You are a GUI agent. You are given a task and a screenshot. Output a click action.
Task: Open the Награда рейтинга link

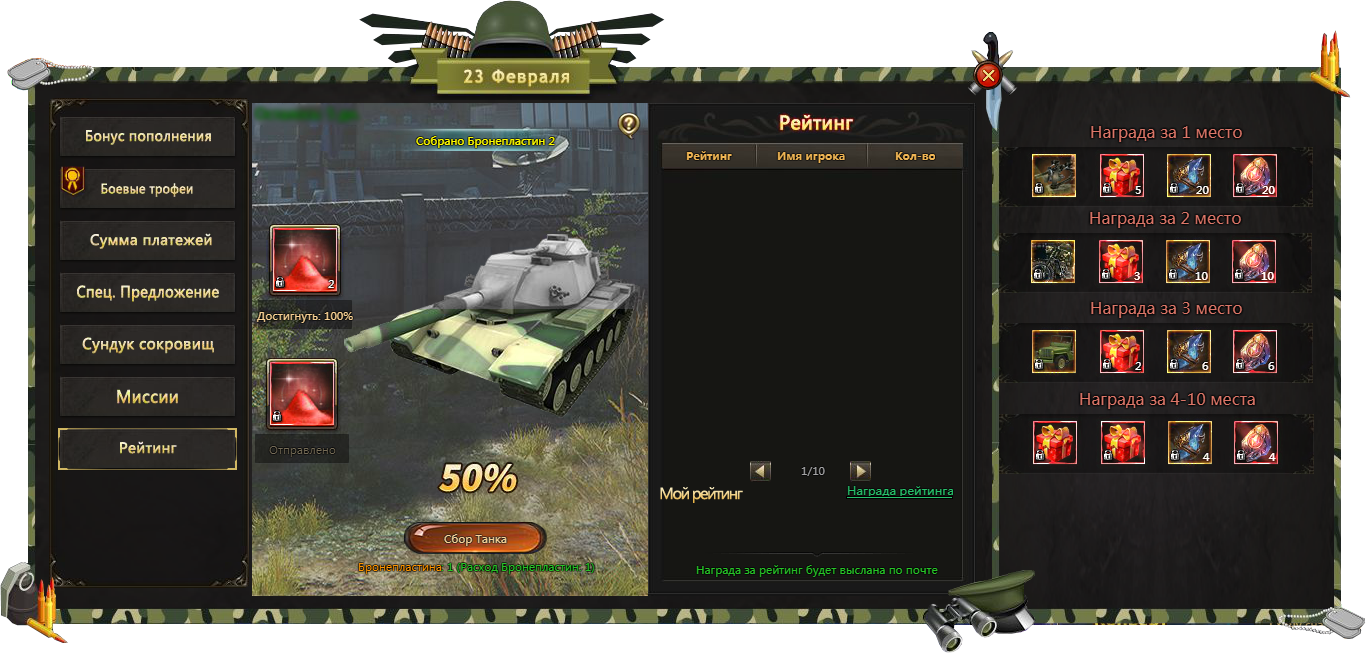[x=900, y=491]
